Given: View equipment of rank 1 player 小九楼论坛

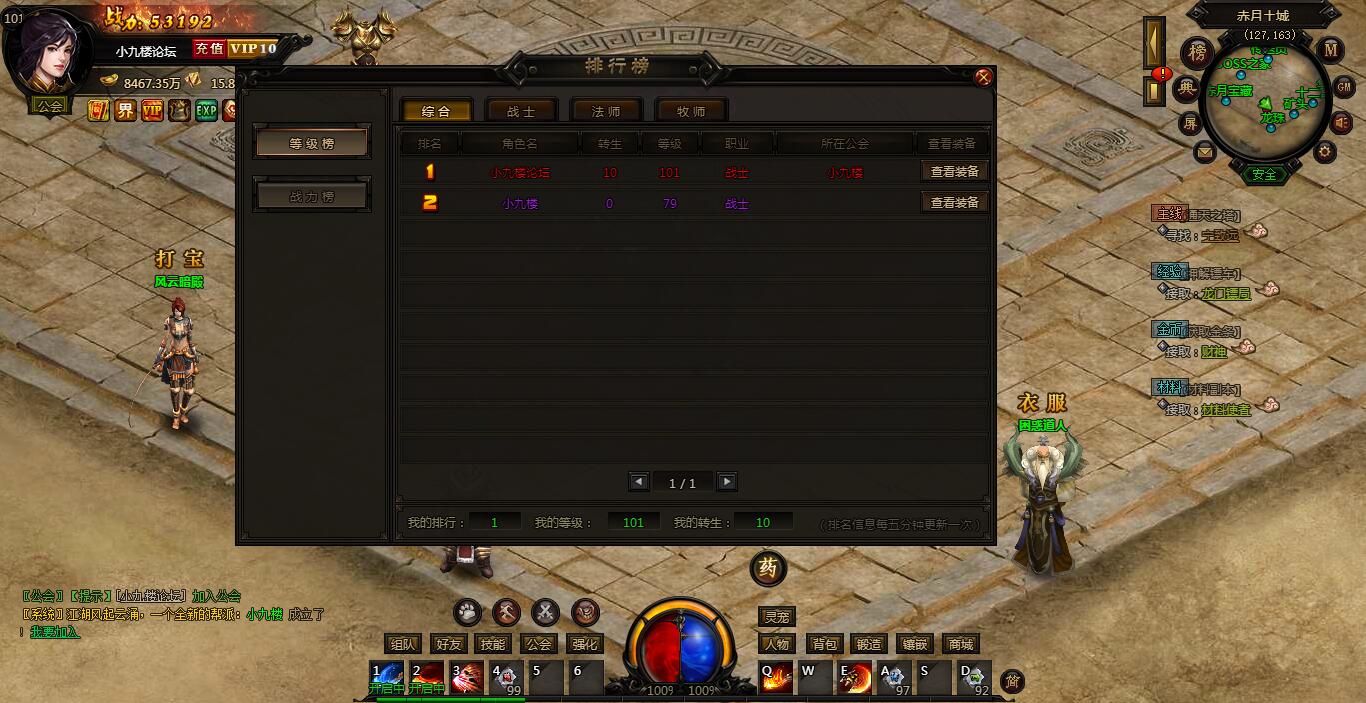Looking at the screenshot, I should (x=954, y=172).
